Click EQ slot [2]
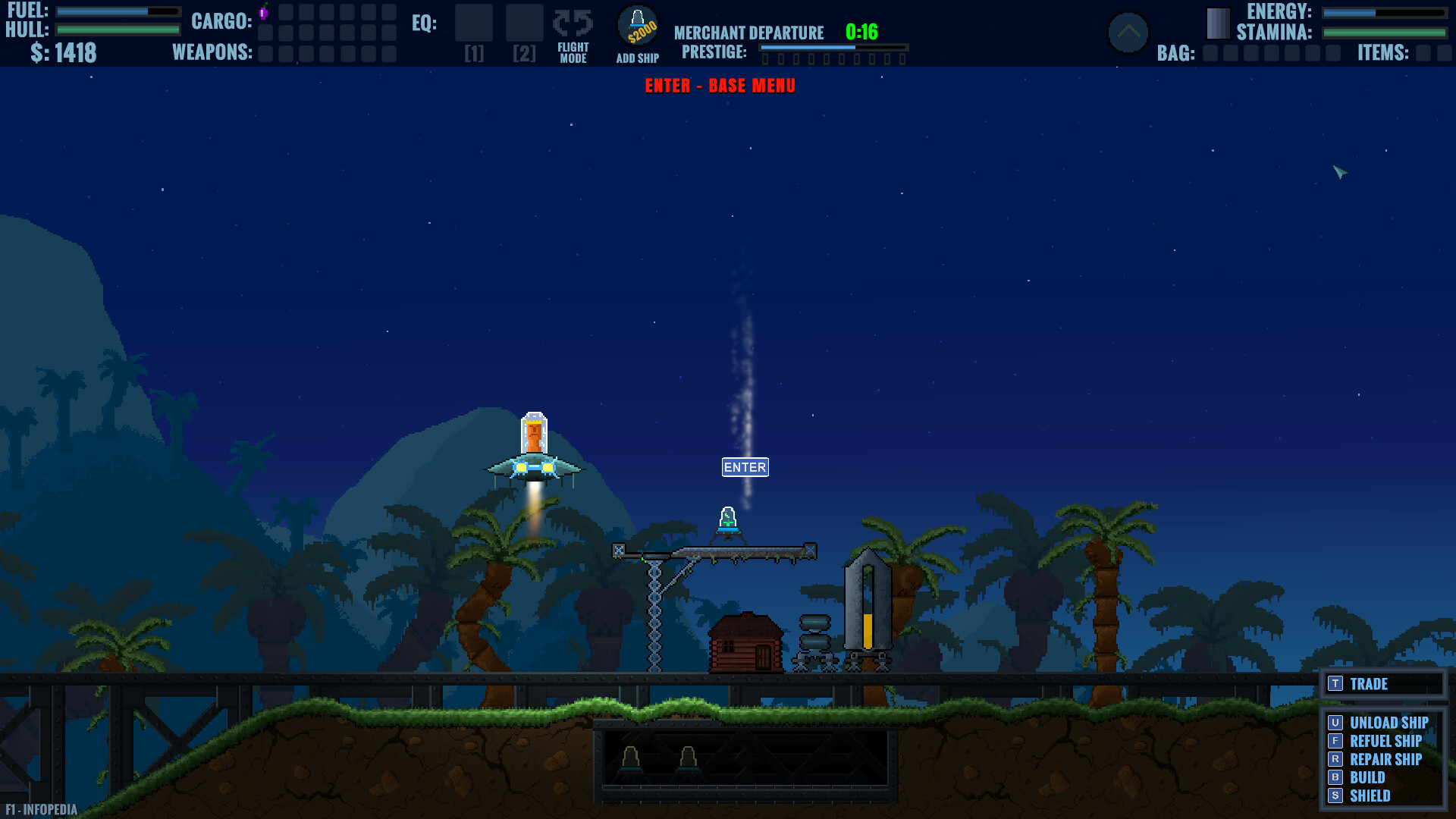 (x=524, y=23)
